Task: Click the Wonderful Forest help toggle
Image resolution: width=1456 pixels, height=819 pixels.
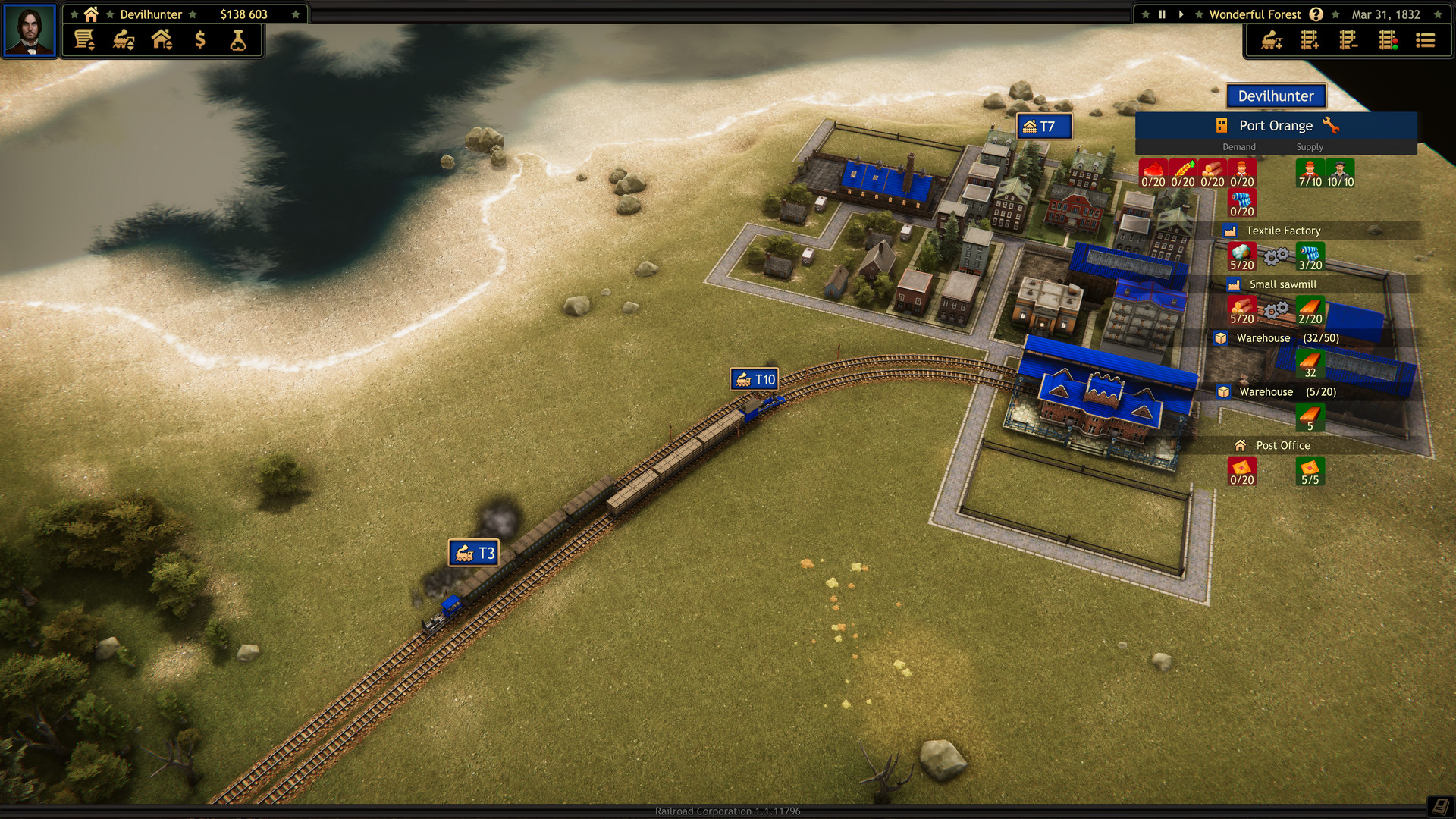Action: click(x=1316, y=14)
